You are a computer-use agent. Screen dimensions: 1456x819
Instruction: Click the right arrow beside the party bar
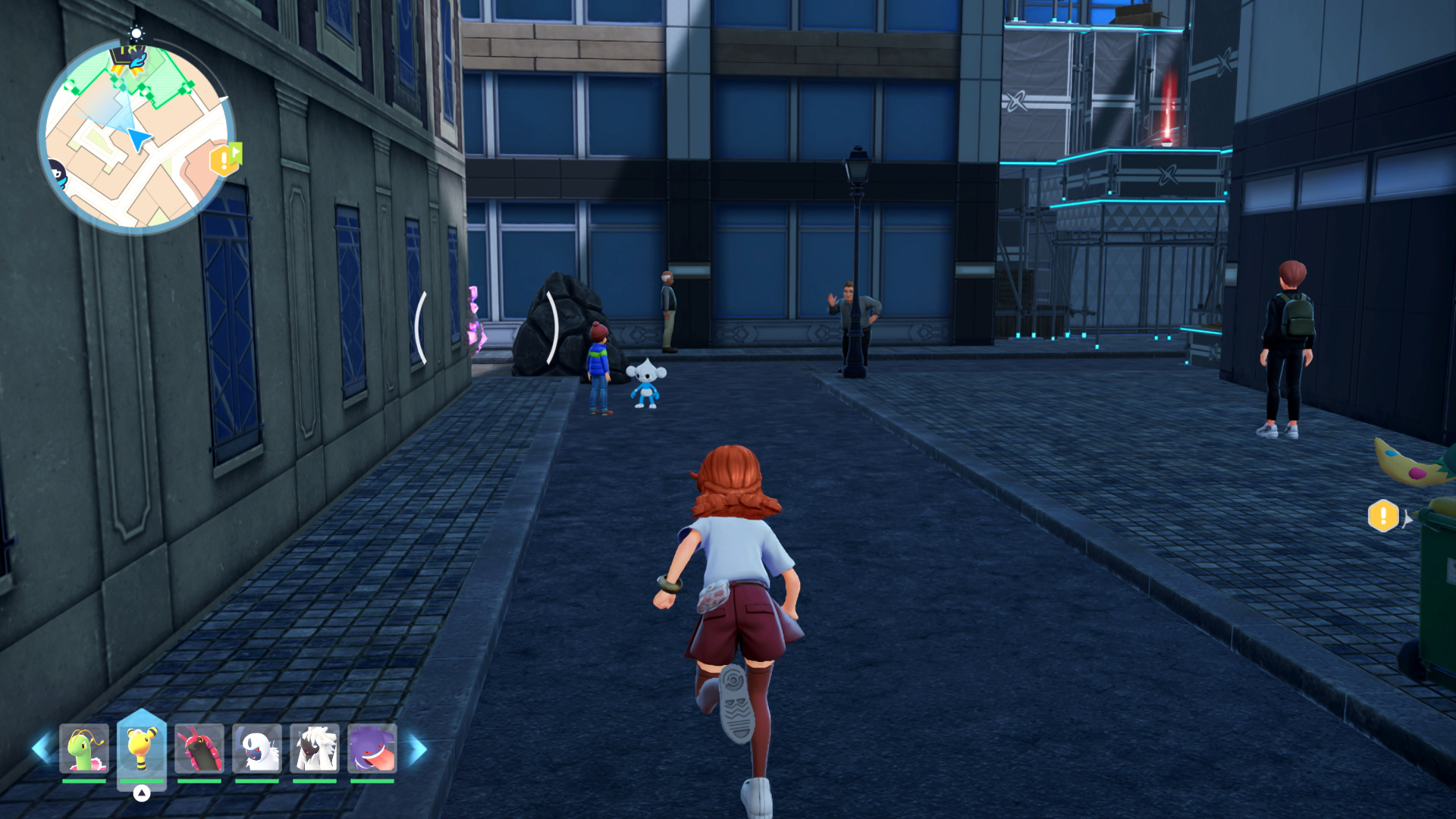(x=417, y=749)
